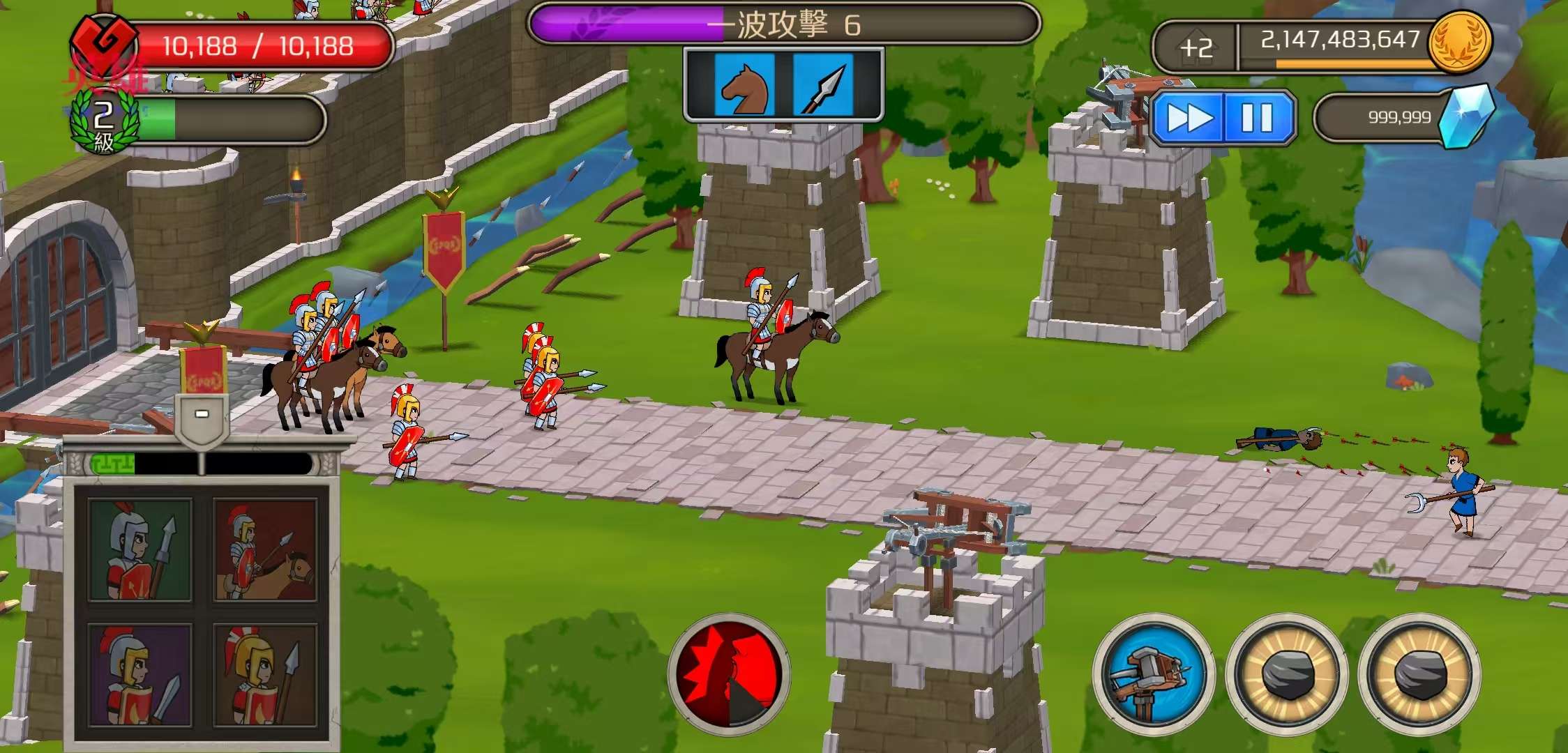Open the gold coin shop icon

pos(1459,42)
